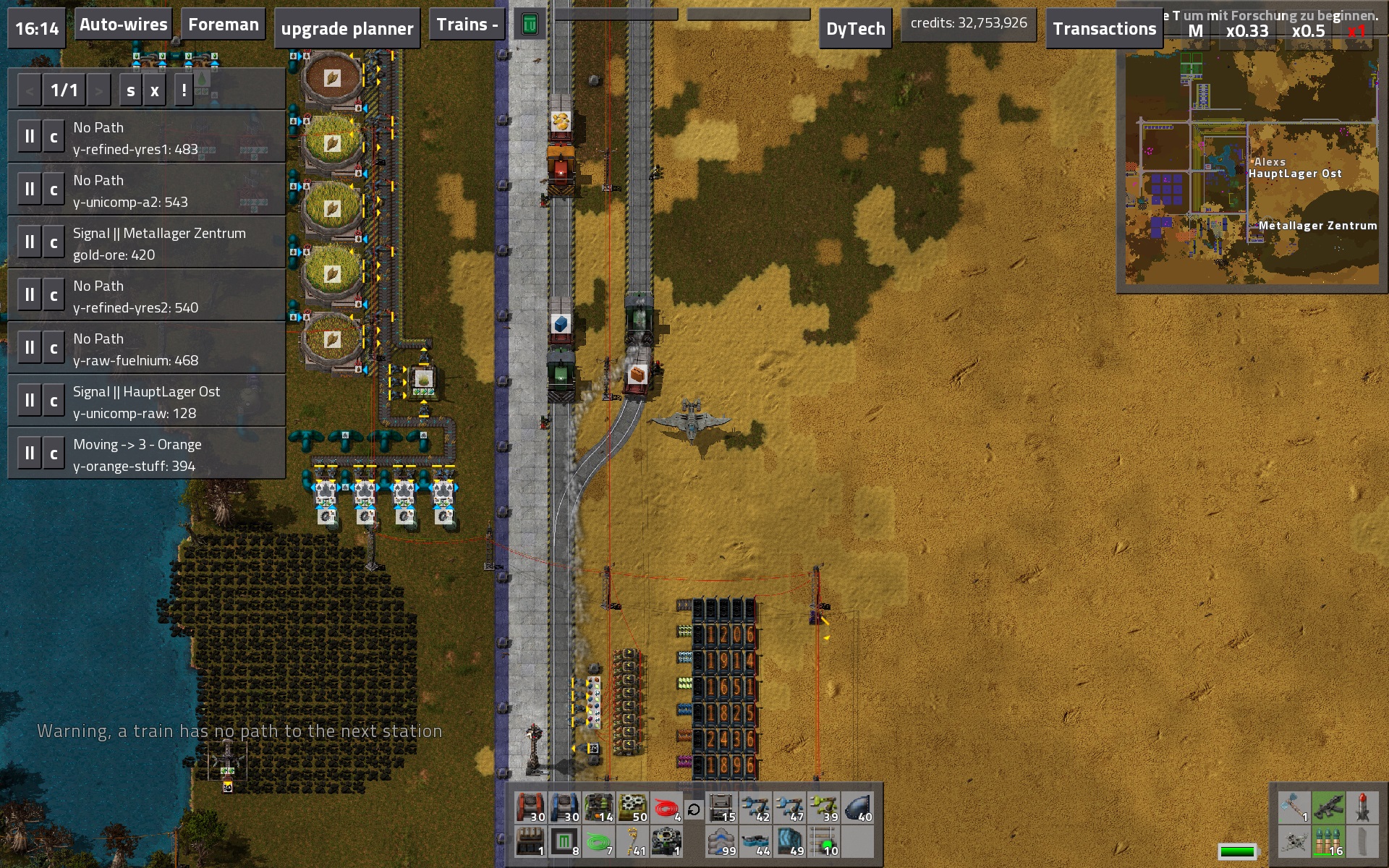Show the Transactions window

pos(1104,29)
